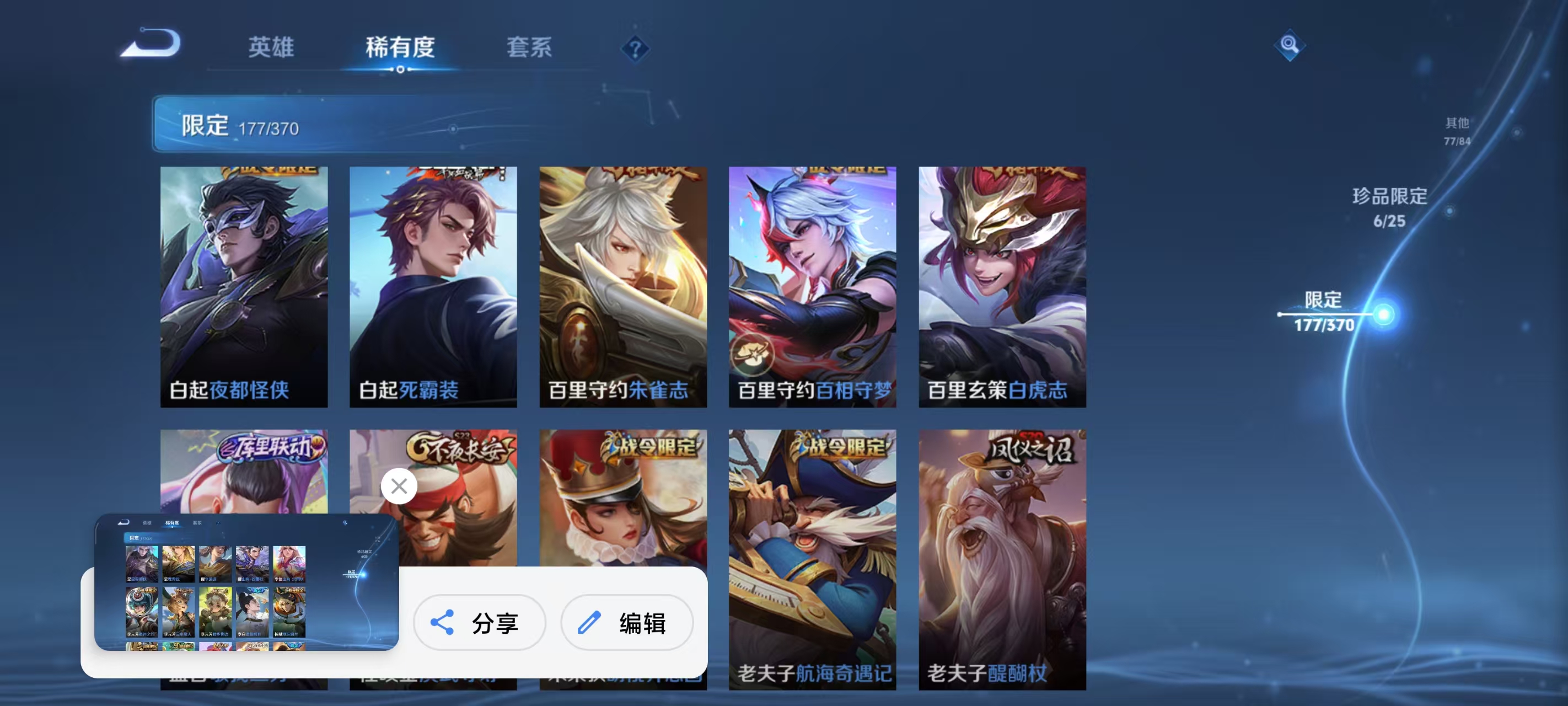Dismiss the screenshot preview with the × button
The height and width of the screenshot is (706, 1568).
tap(399, 486)
